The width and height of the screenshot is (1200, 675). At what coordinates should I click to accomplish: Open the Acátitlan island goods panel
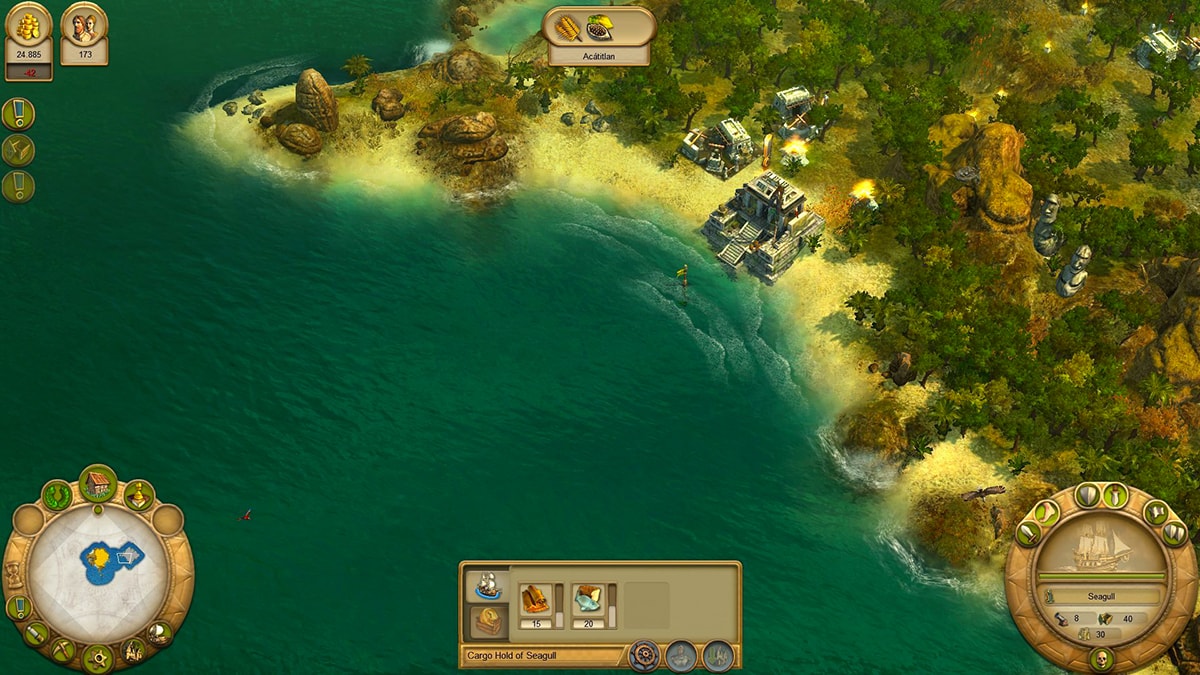599,37
